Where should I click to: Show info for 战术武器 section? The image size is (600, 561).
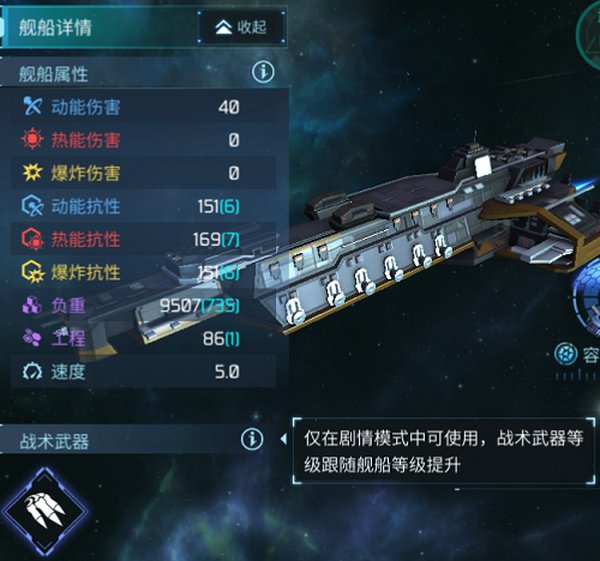click(251, 439)
